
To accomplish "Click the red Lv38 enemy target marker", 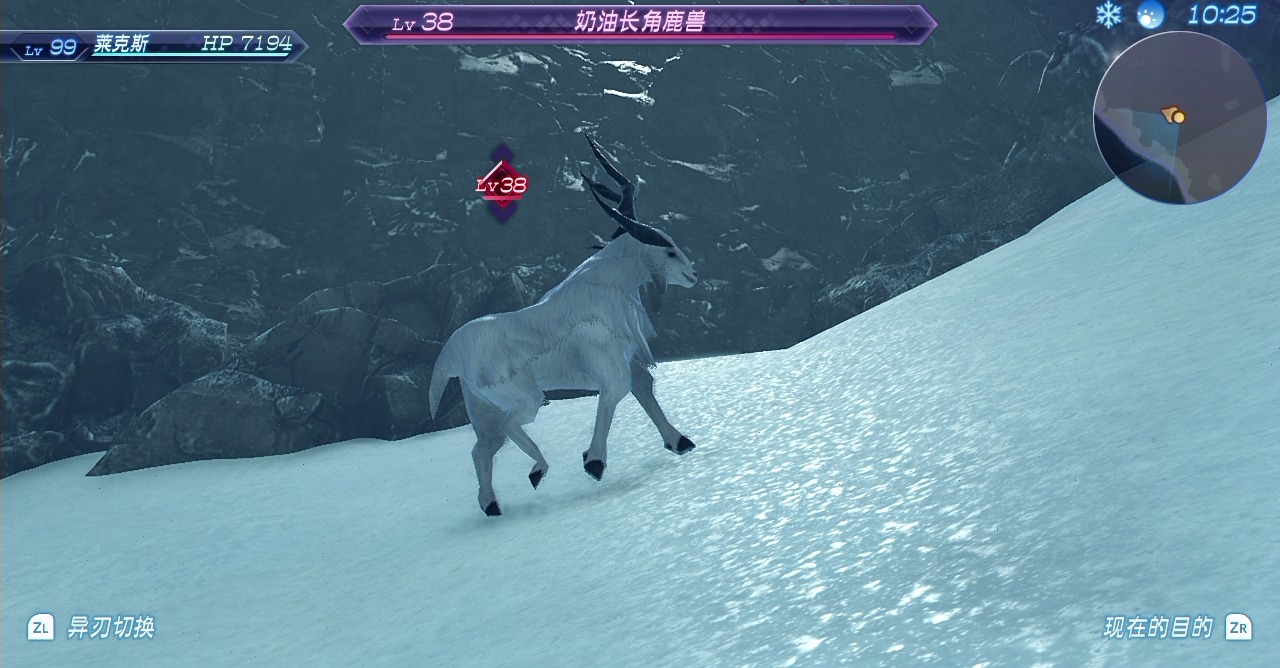I will tap(502, 184).
